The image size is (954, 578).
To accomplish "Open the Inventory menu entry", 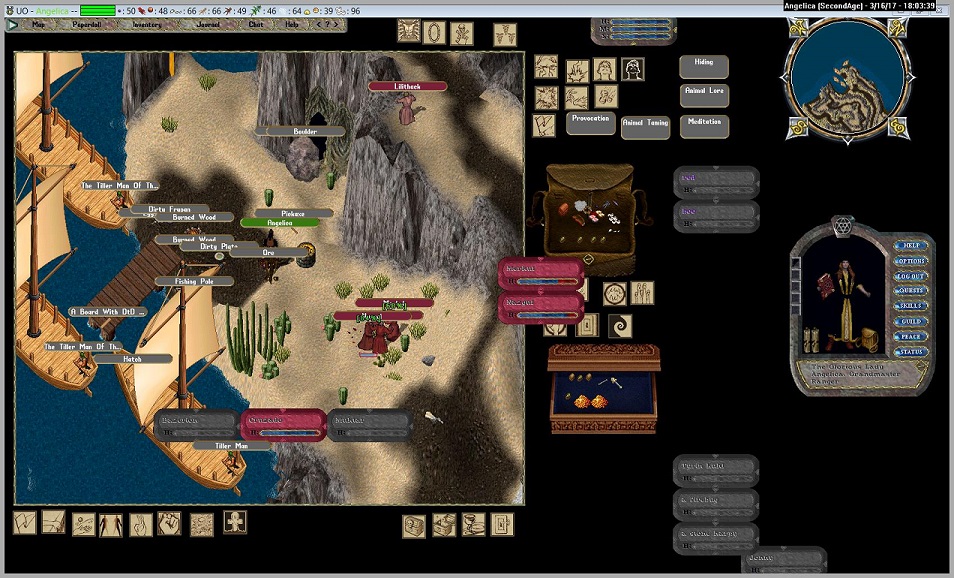I will pos(147,24).
